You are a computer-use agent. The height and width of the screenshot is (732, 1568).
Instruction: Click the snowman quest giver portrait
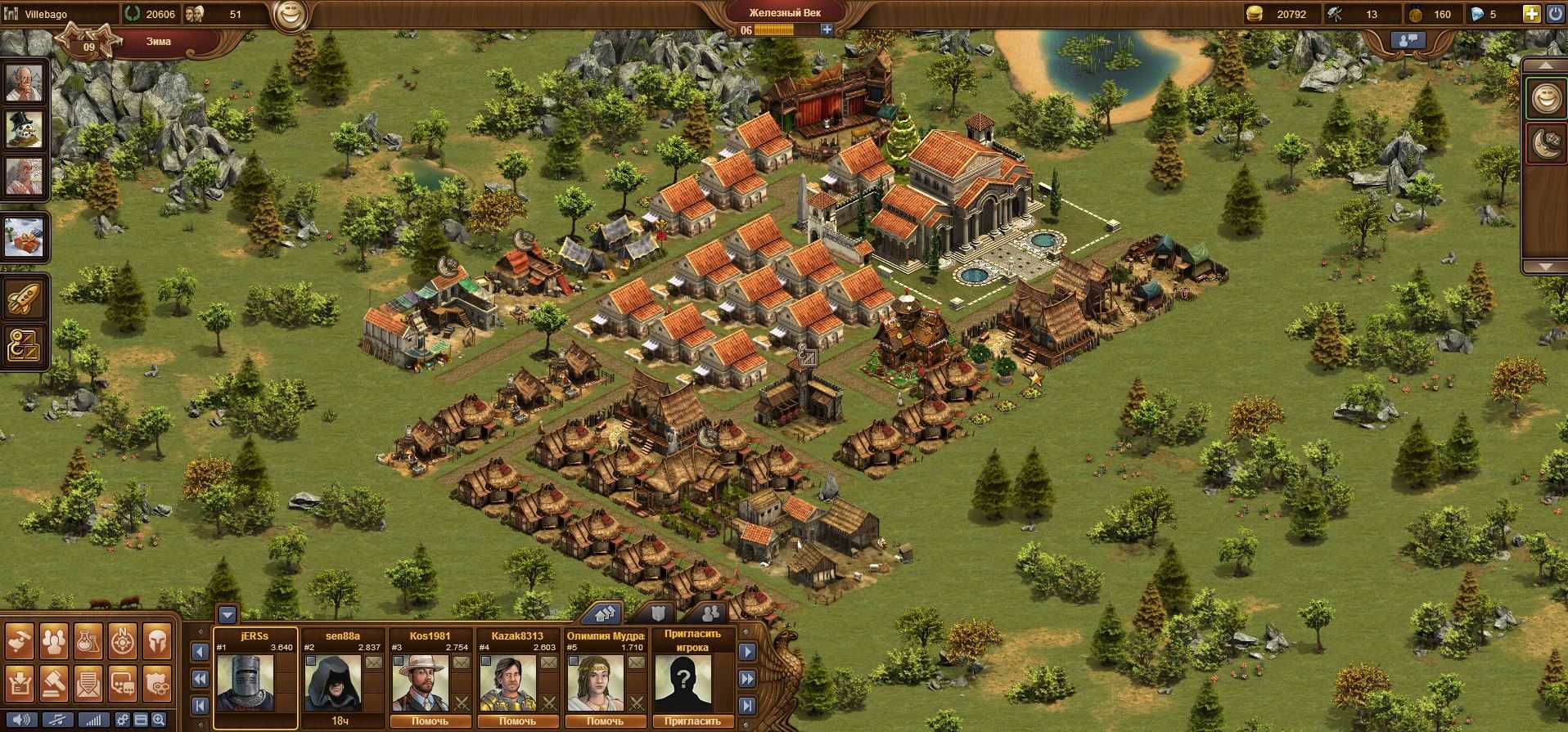[x=25, y=128]
